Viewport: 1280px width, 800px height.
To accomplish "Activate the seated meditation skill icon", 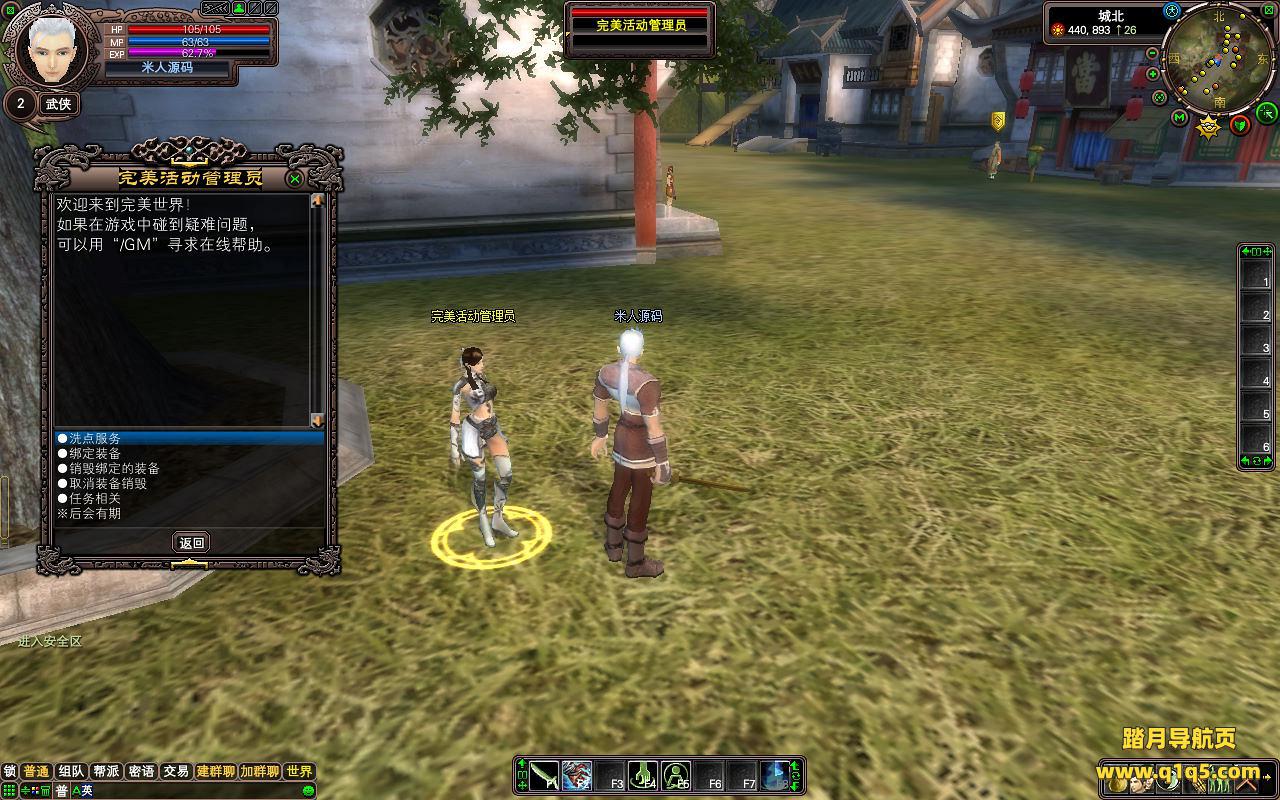I will click(677, 775).
